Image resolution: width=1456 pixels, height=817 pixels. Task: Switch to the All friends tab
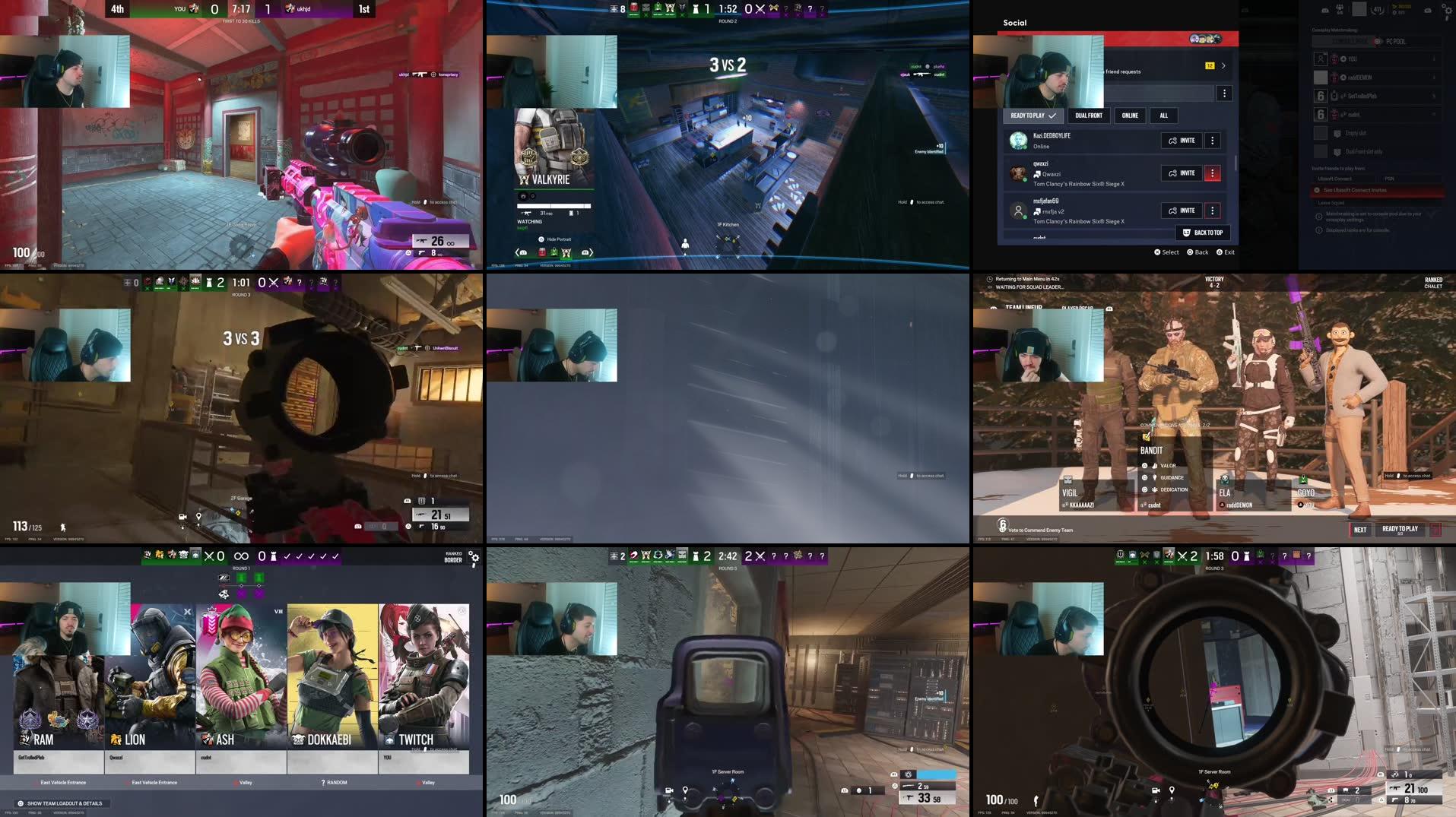pos(1164,116)
